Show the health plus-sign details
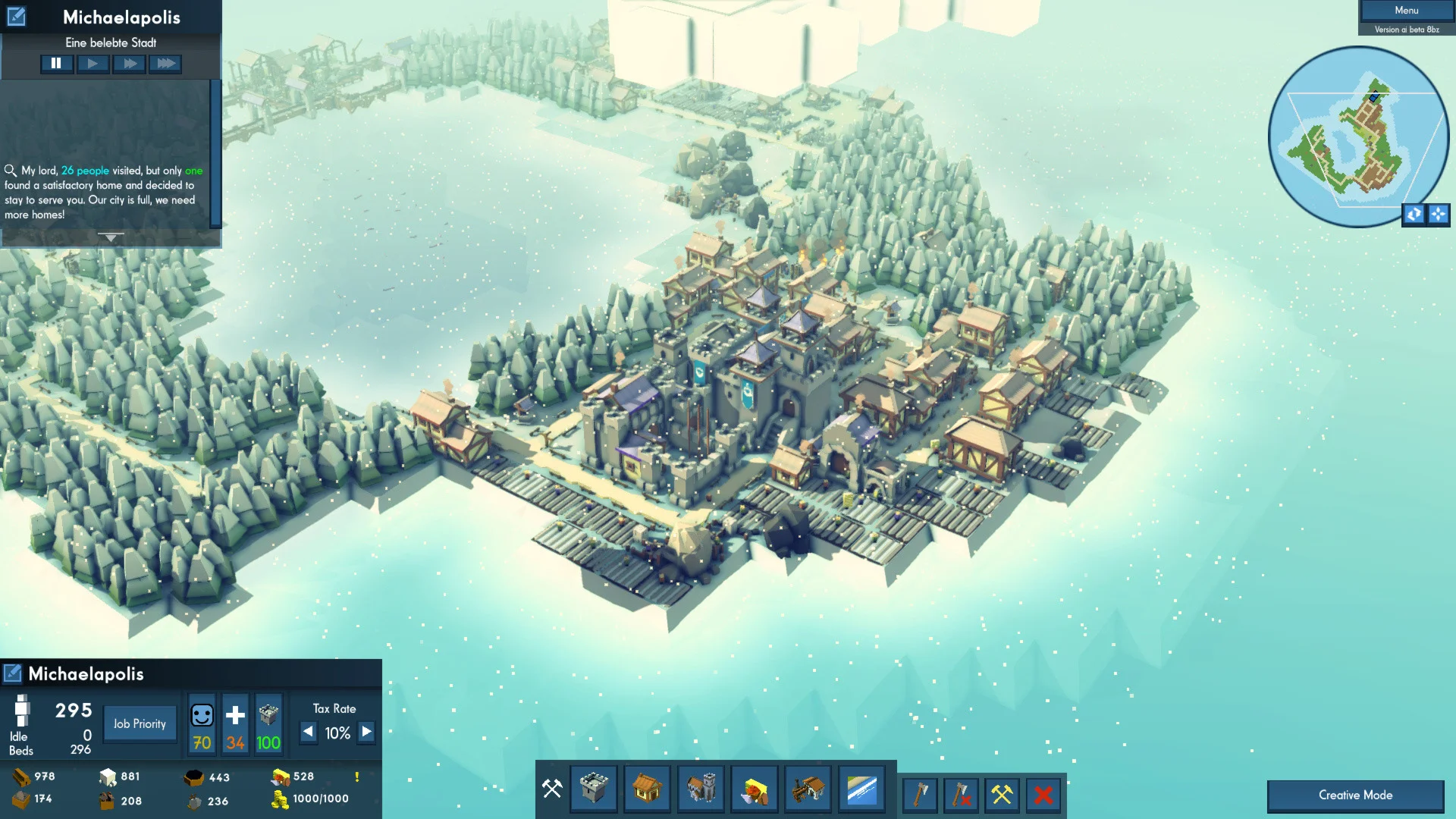1456x819 pixels. 235,716
